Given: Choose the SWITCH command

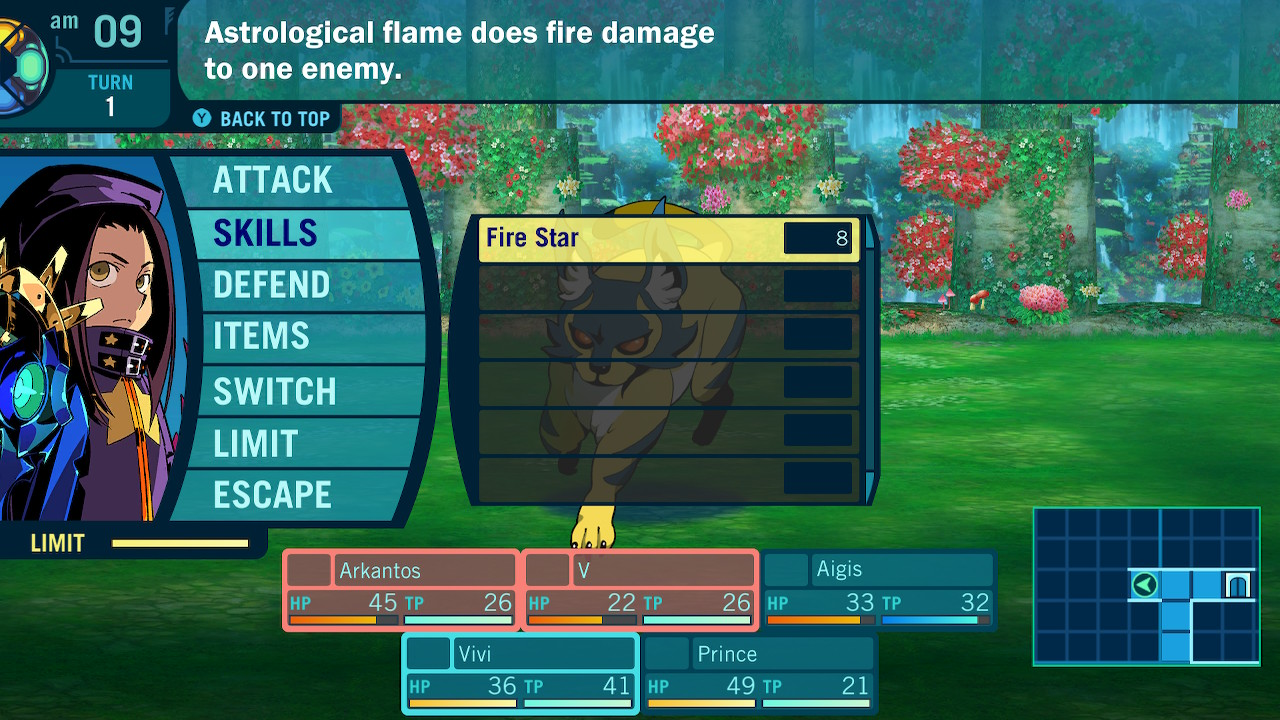Looking at the screenshot, I should tap(275, 391).
